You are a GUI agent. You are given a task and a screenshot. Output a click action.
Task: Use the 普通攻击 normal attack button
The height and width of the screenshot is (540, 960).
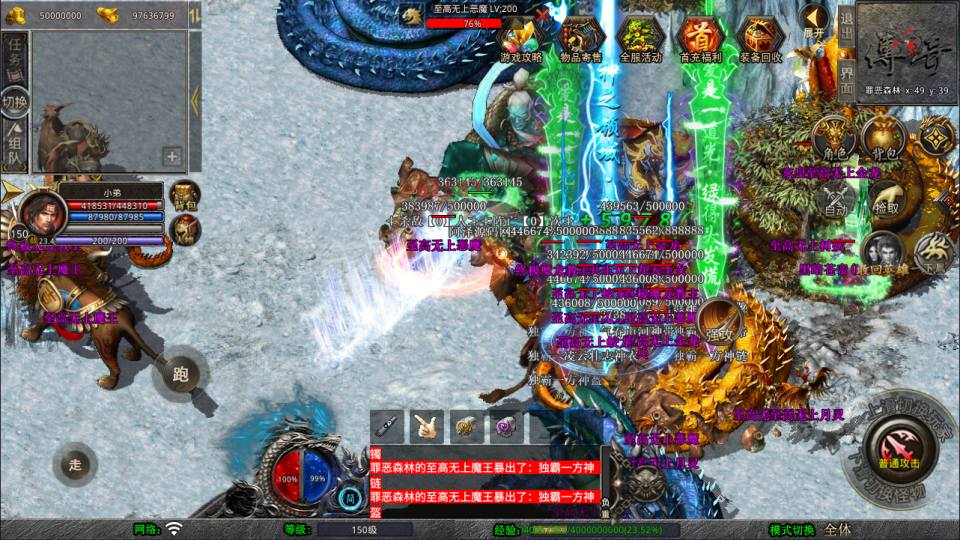coord(899,444)
